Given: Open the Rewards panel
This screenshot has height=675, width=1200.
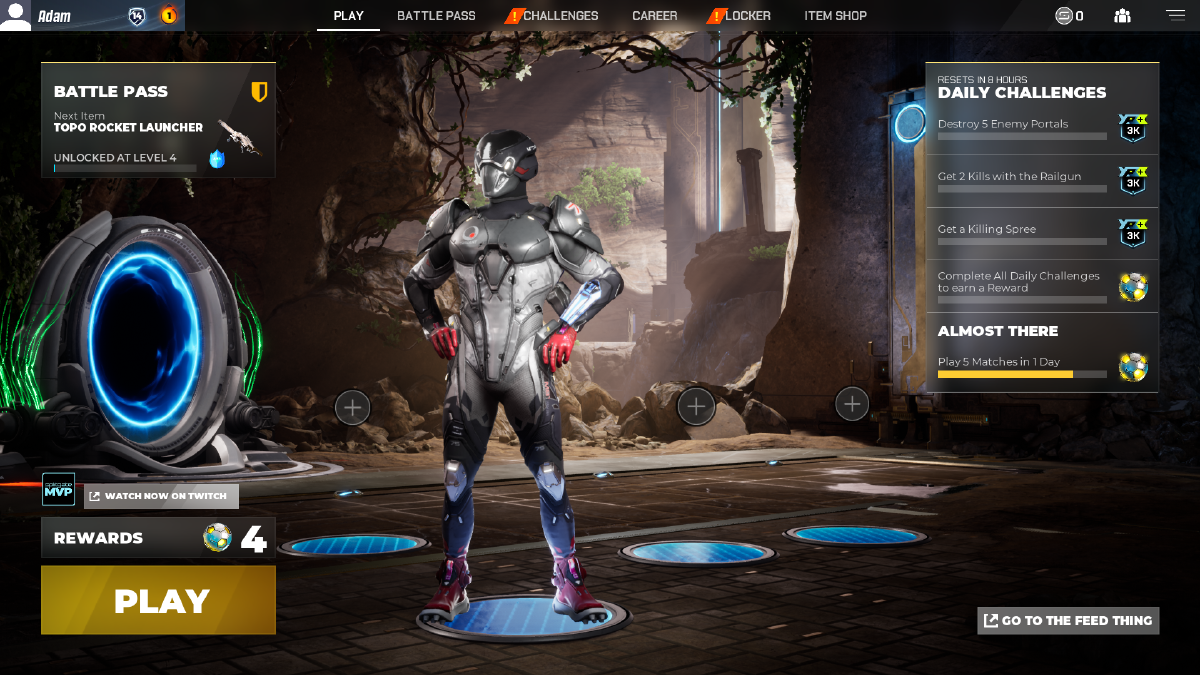Looking at the screenshot, I should [158, 538].
